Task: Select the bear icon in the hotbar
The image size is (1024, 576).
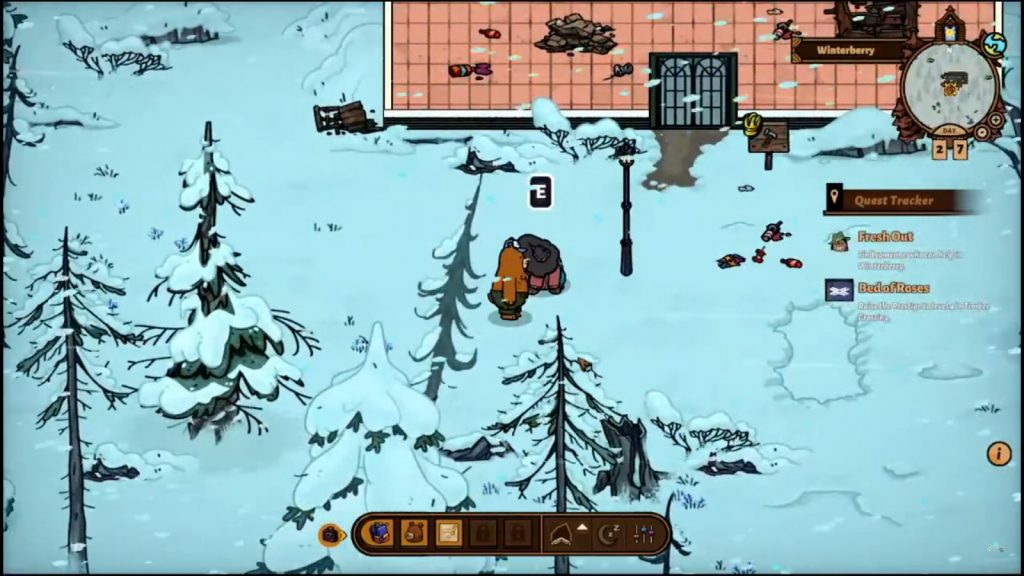Action: [x=414, y=534]
